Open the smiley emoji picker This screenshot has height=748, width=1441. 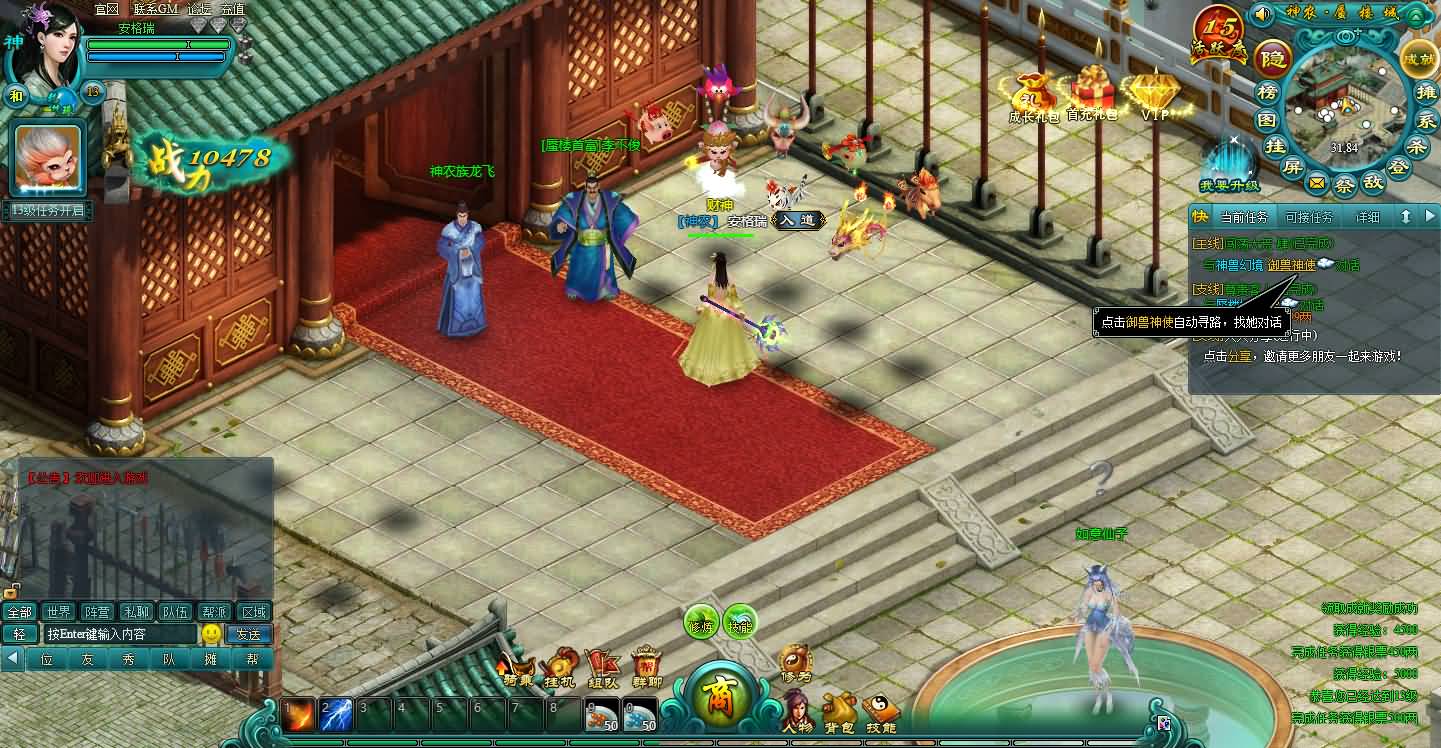tap(211, 634)
